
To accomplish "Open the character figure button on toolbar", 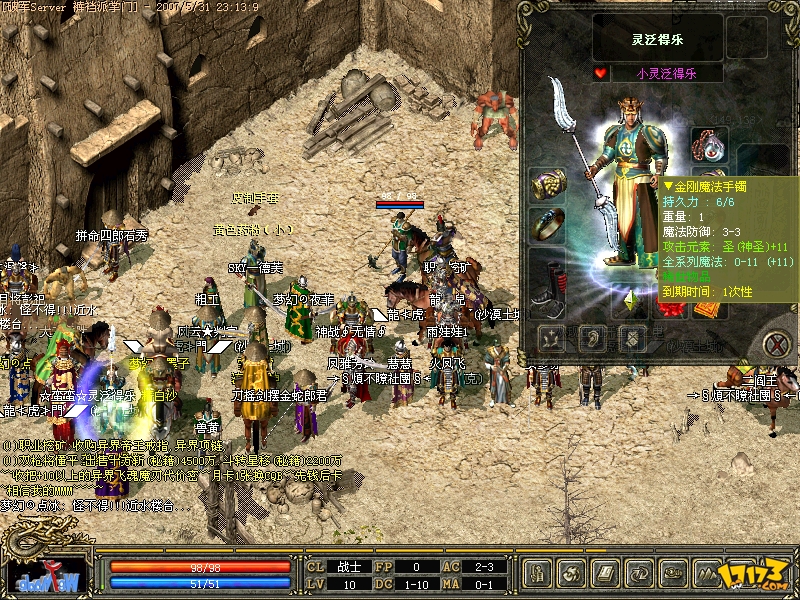I will coord(537,573).
